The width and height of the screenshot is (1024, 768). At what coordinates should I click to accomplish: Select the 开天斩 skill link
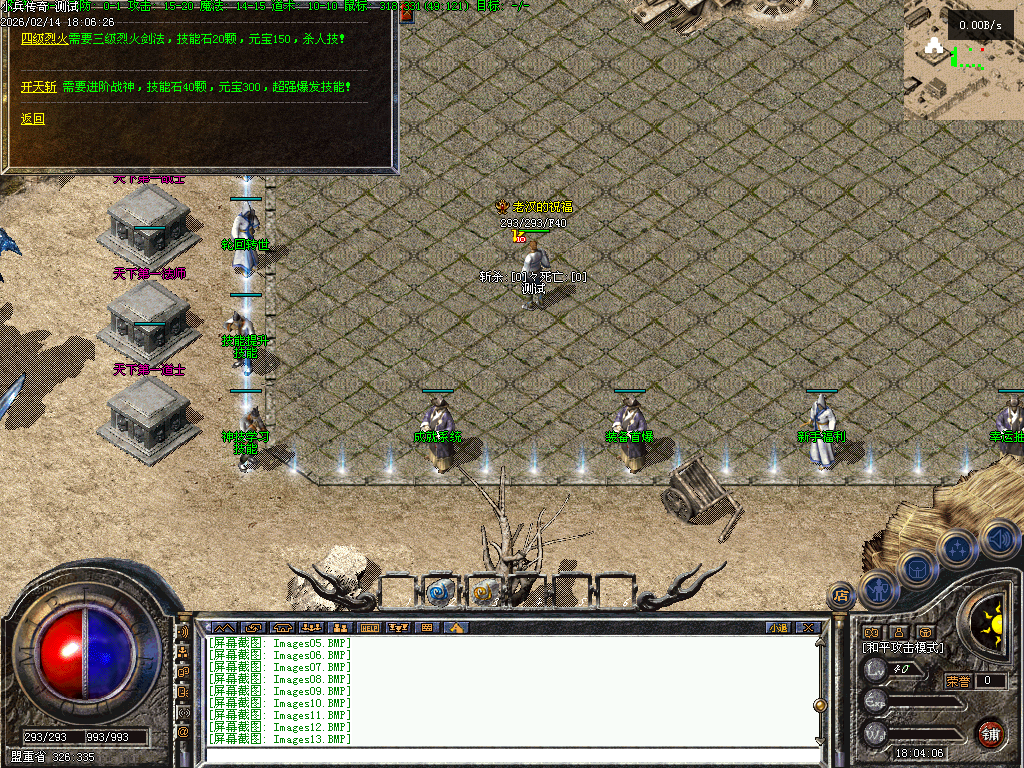click(x=39, y=87)
